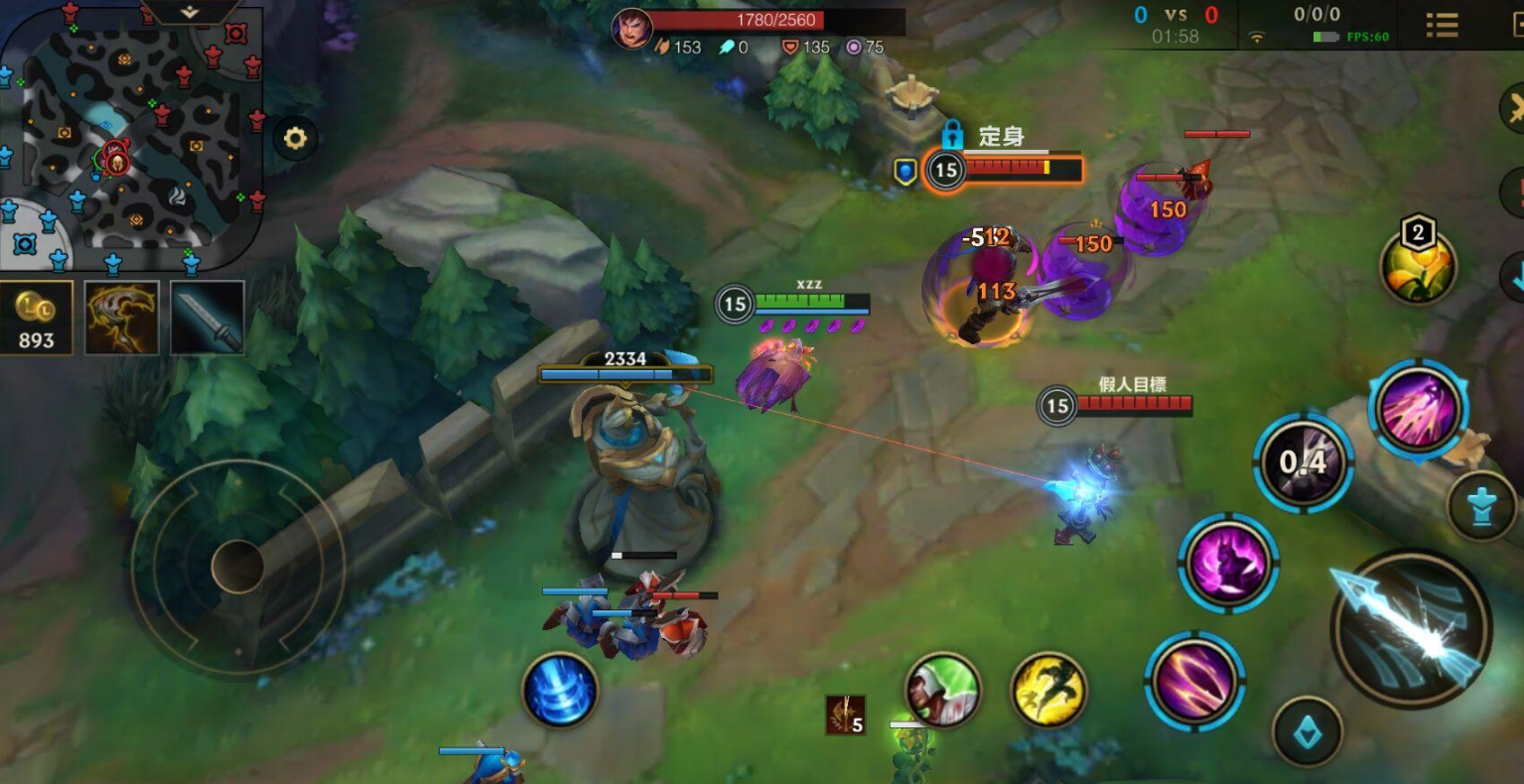Select the champion portrait at top
Image resolution: width=1524 pixels, height=784 pixels.
[629, 28]
